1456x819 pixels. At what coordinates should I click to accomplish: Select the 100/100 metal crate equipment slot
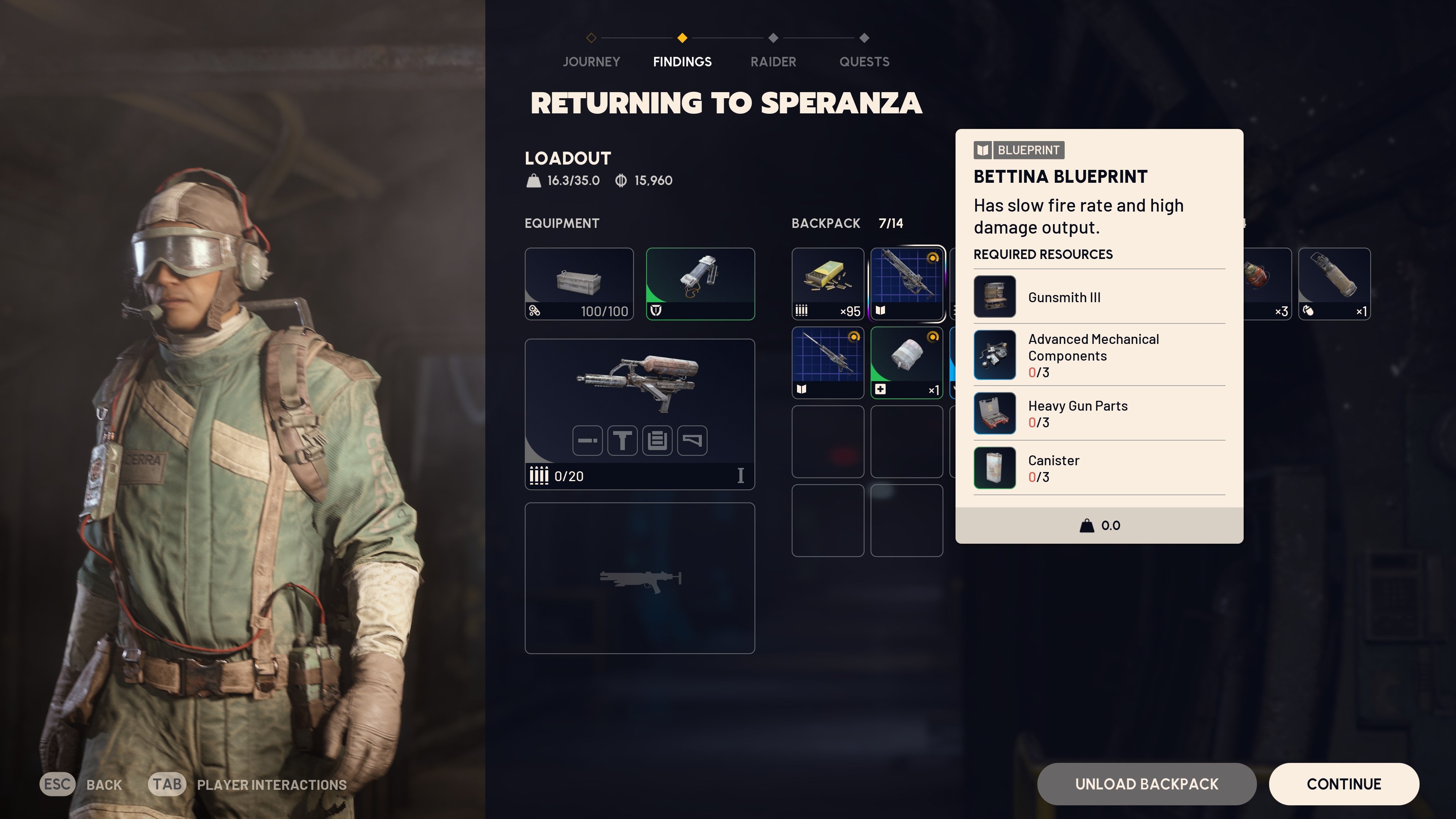point(579,283)
